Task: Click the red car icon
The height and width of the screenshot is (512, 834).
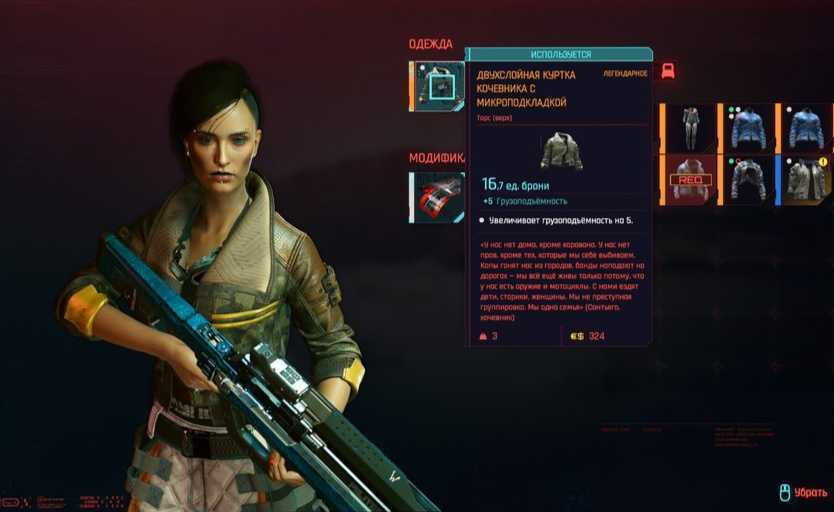Action: coord(668,71)
